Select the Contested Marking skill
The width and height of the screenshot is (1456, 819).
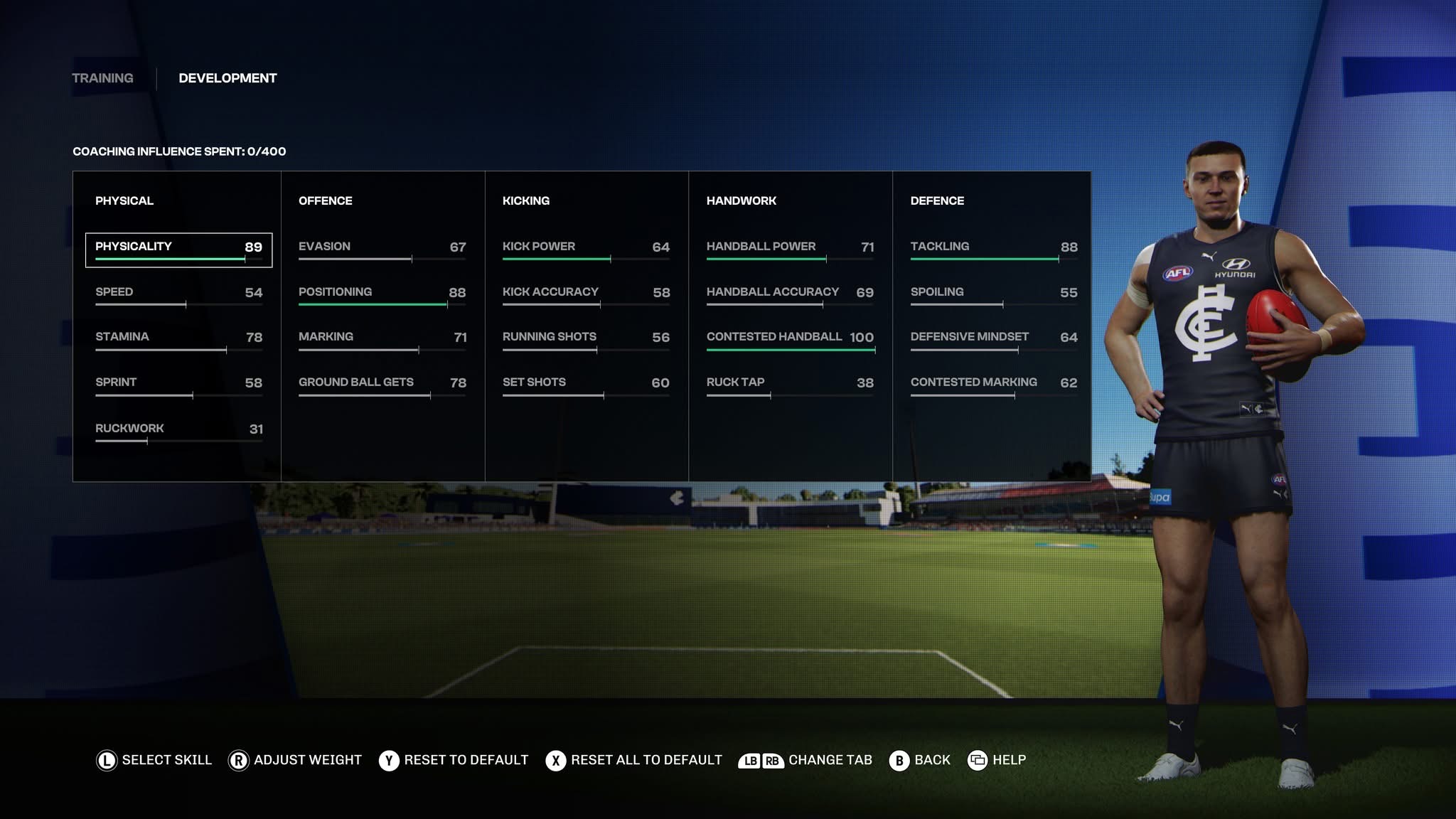pyautogui.click(x=994, y=385)
